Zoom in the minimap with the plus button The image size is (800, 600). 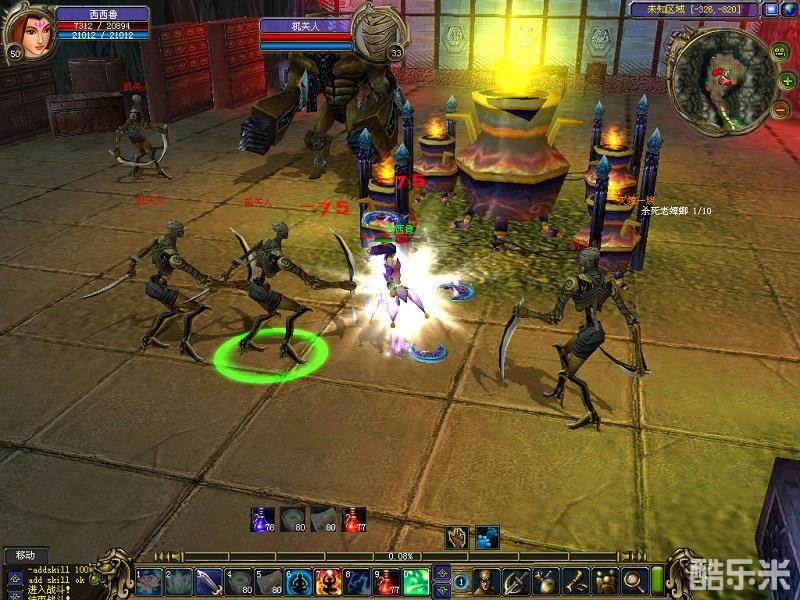click(x=788, y=79)
